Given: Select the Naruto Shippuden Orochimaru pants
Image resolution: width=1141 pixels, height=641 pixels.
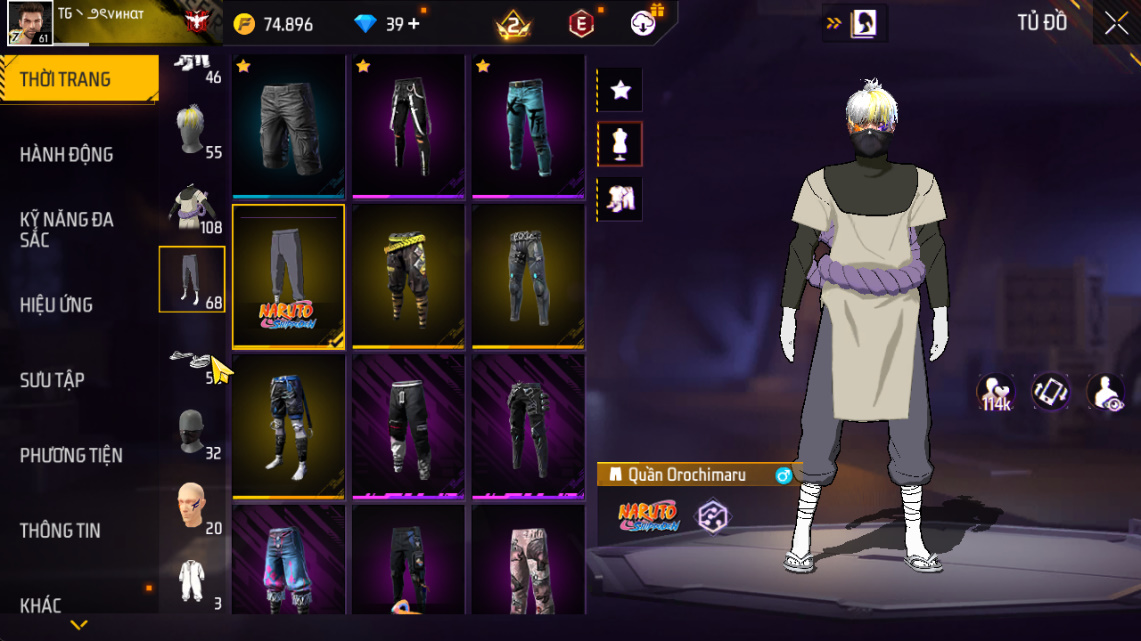Looking at the screenshot, I should click(289, 276).
